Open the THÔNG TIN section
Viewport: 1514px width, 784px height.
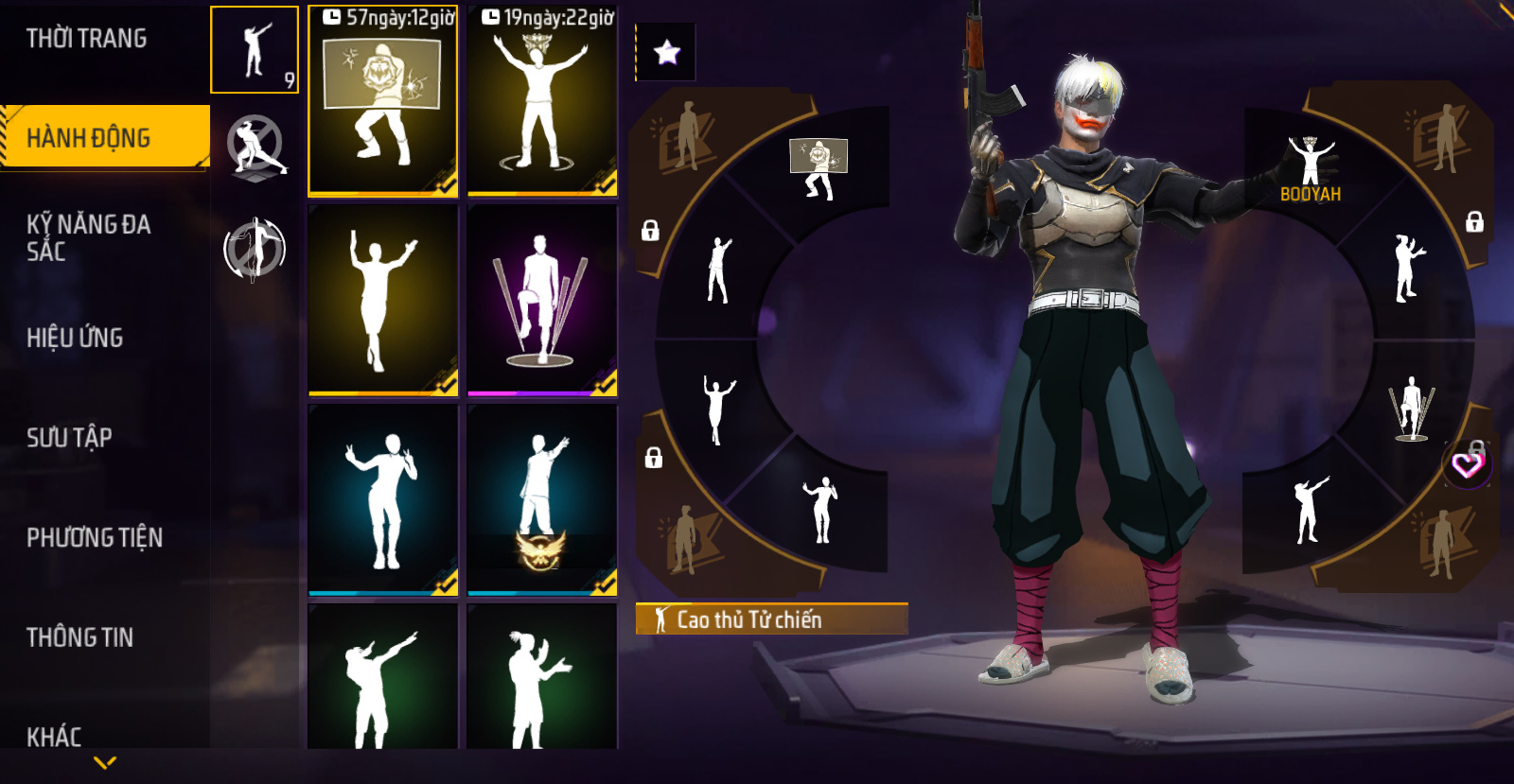point(79,637)
